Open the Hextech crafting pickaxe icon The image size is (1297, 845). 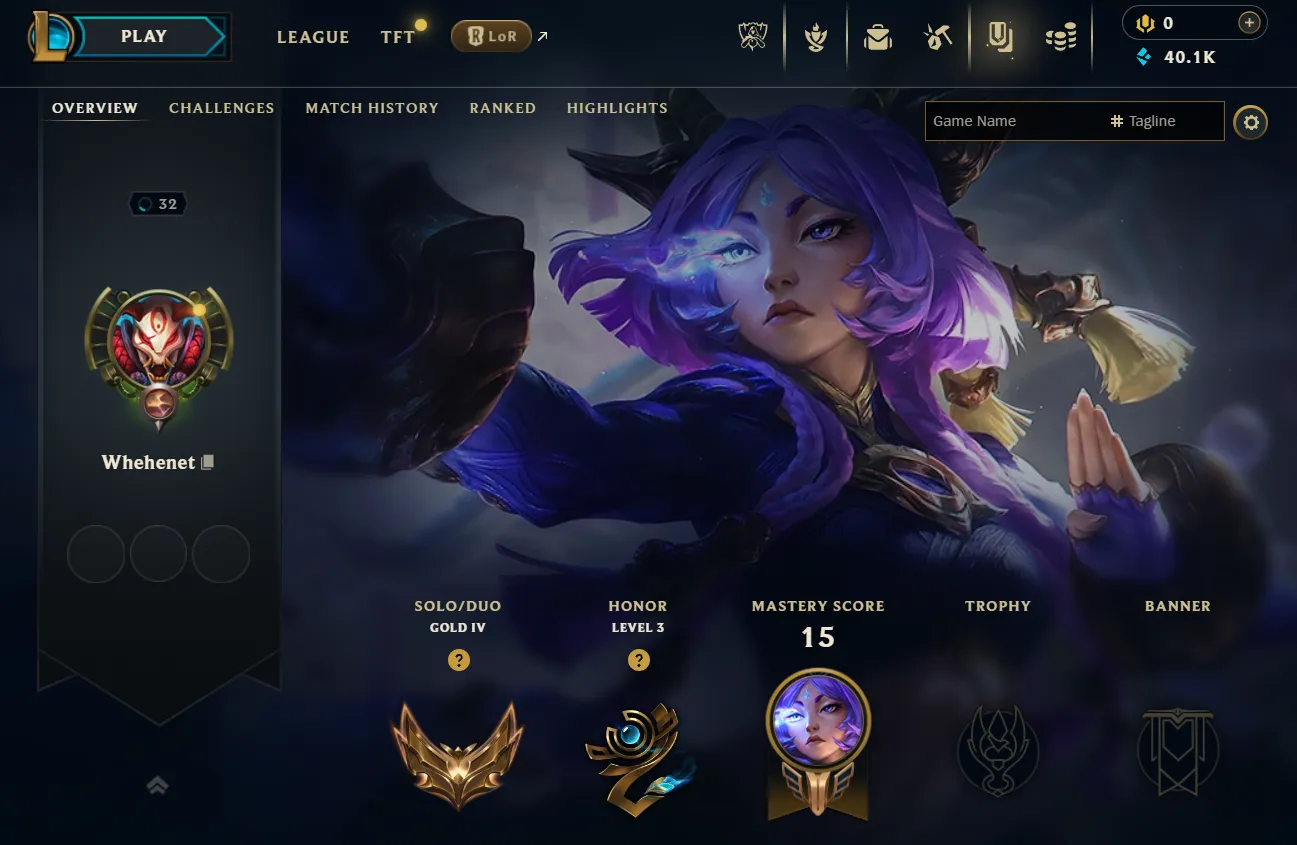(x=938, y=36)
